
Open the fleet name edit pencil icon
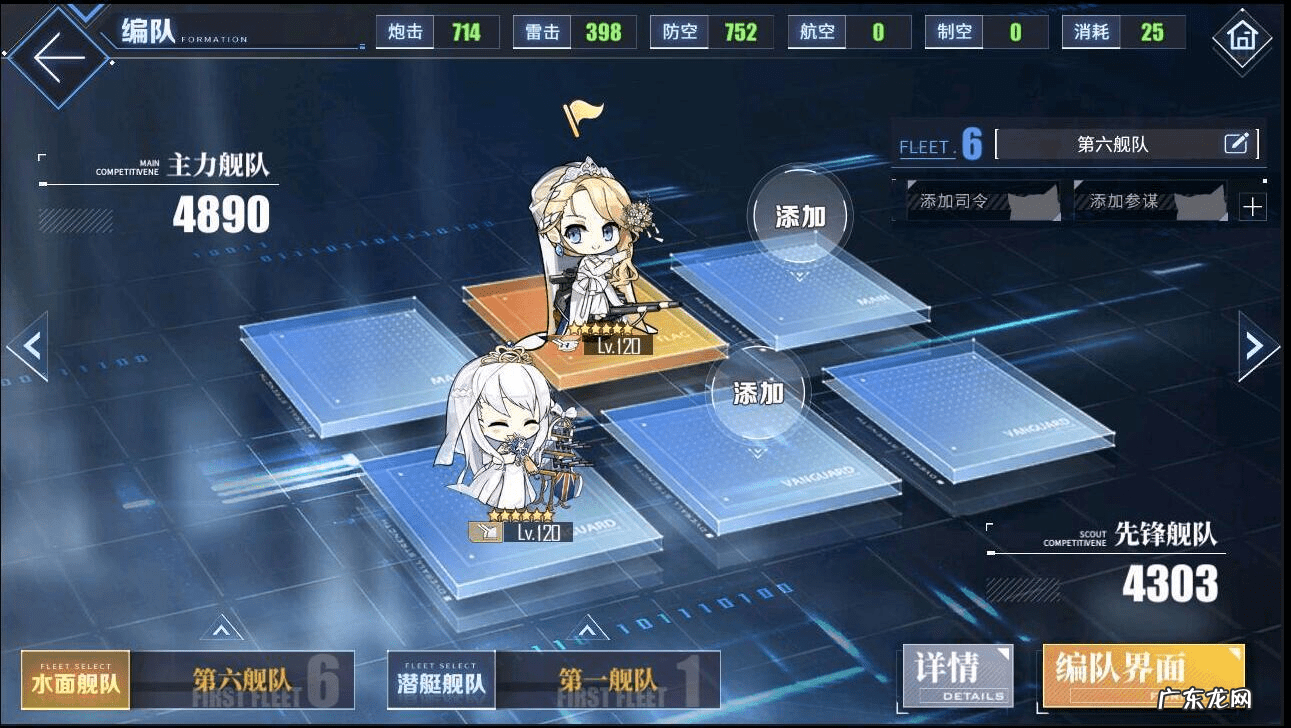pos(1239,144)
